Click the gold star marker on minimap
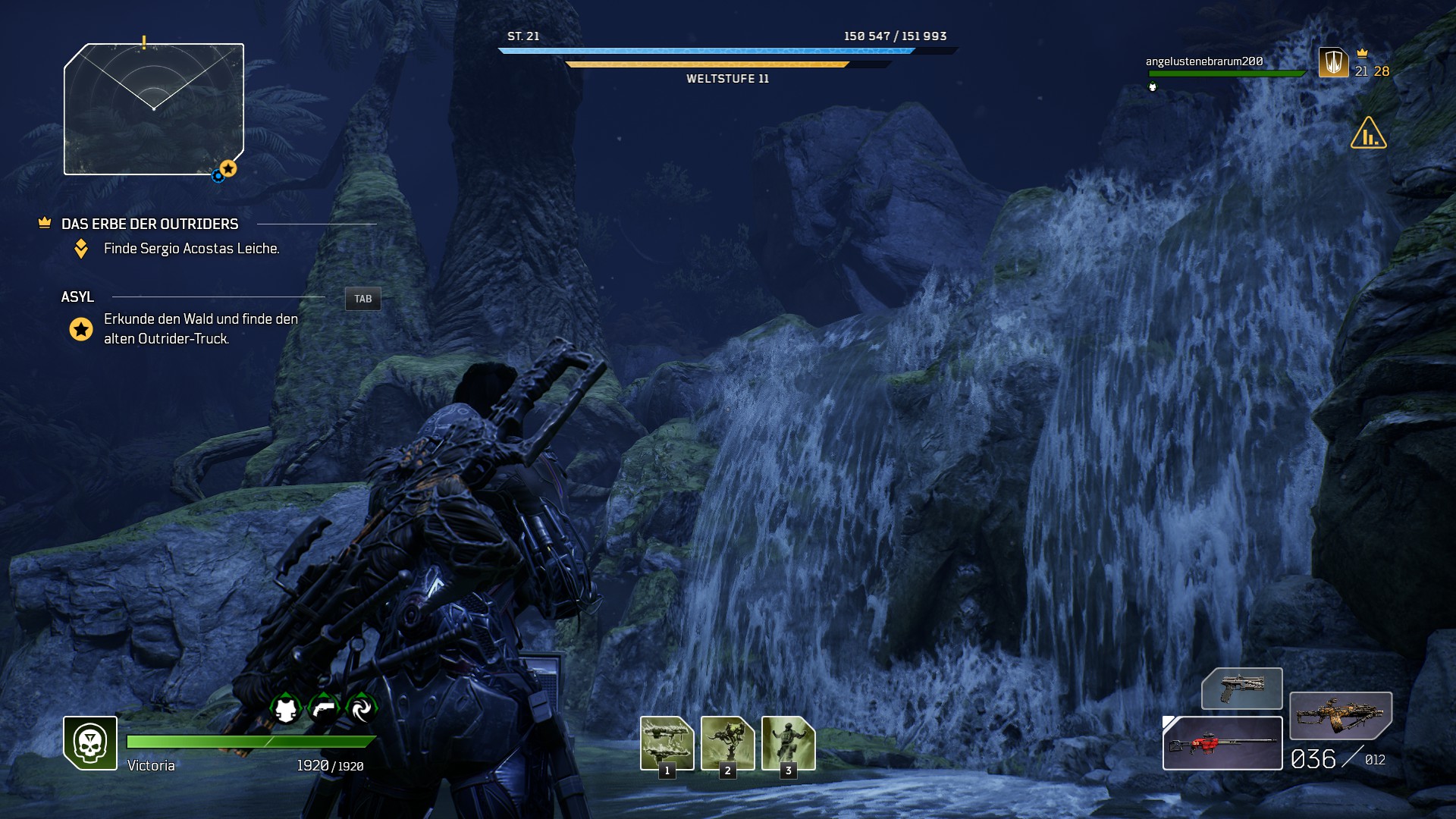This screenshot has height=819, width=1456. [228, 168]
